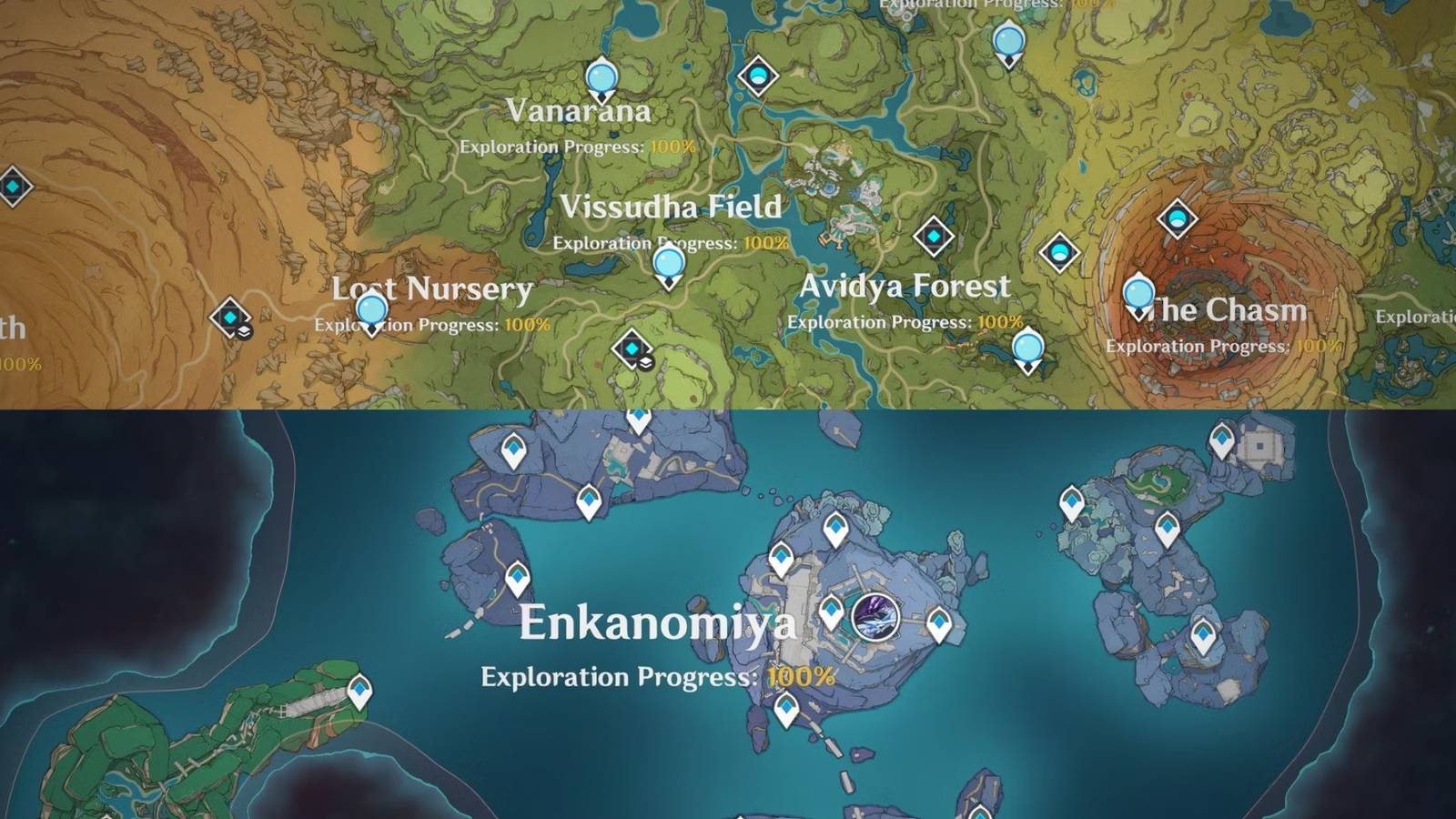The image size is (1456, 819).
Task: Click the teleport waypoint right of Vanarana
Action: click(758, 75)
